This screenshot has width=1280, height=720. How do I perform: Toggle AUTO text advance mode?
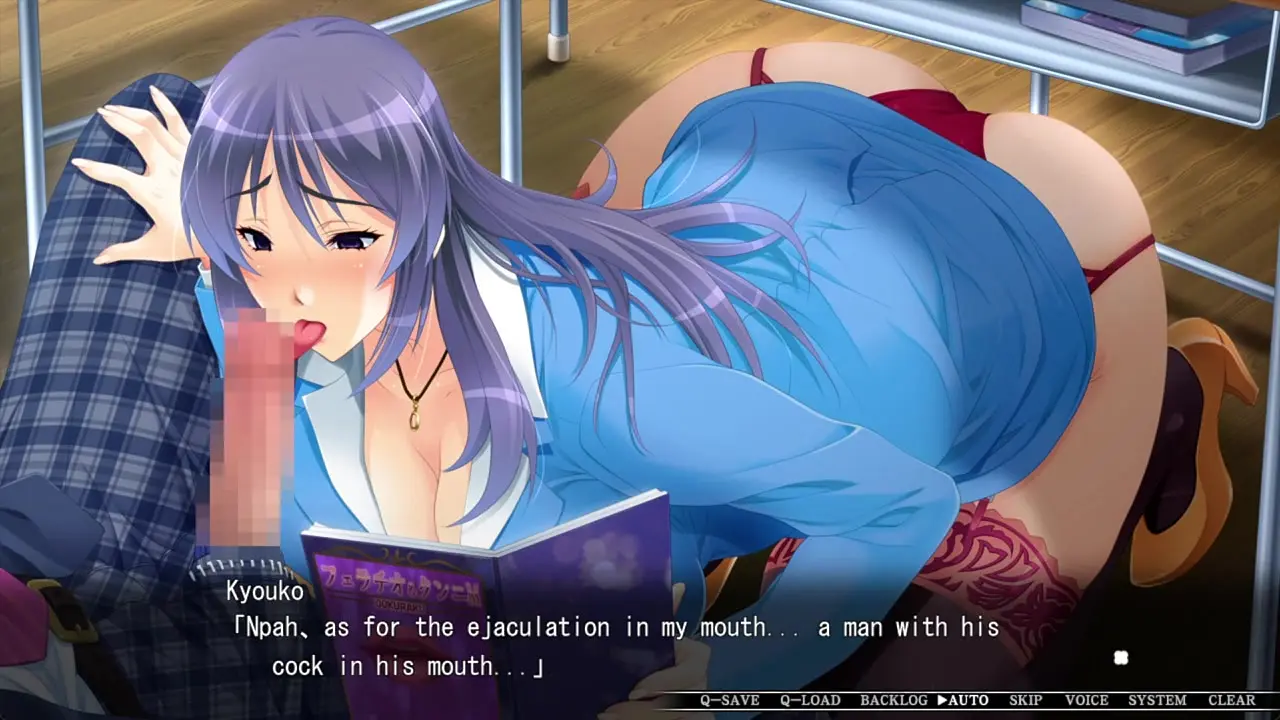click(962, 700)
